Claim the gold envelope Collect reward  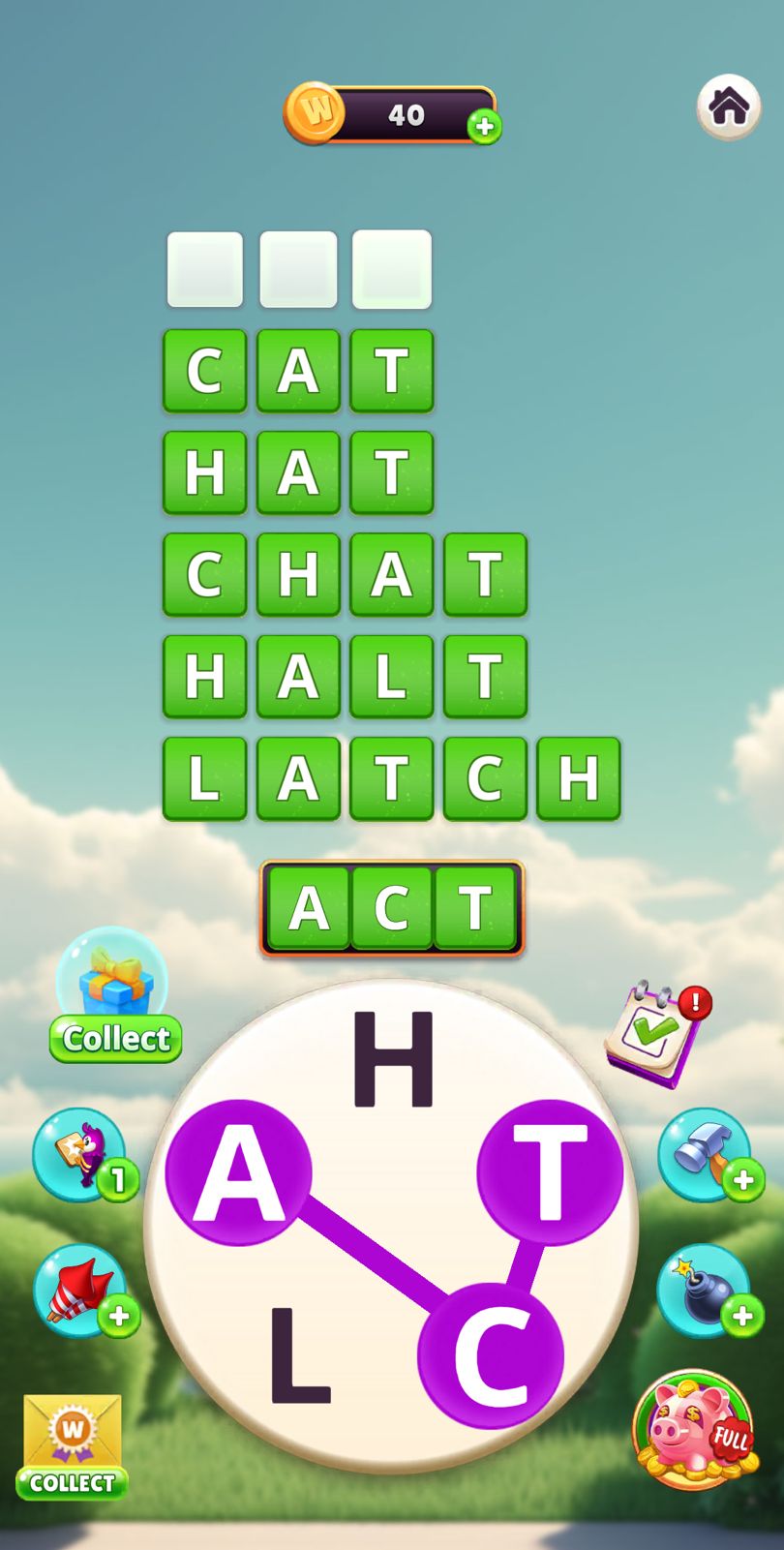(x=73, y=1445)
